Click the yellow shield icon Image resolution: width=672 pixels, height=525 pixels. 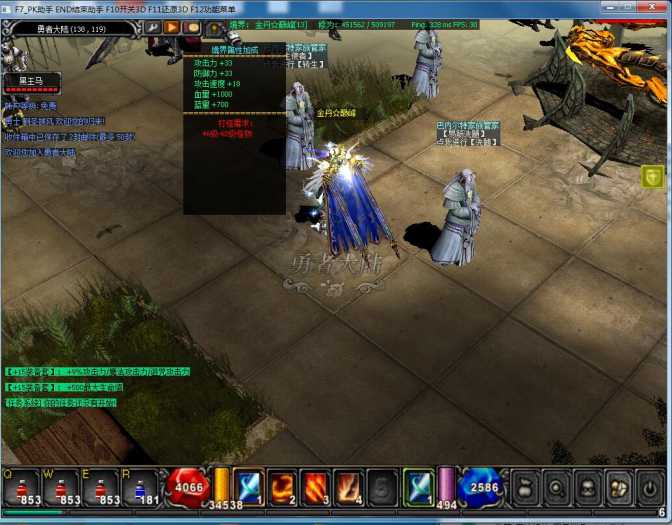(x=652, y=177)
